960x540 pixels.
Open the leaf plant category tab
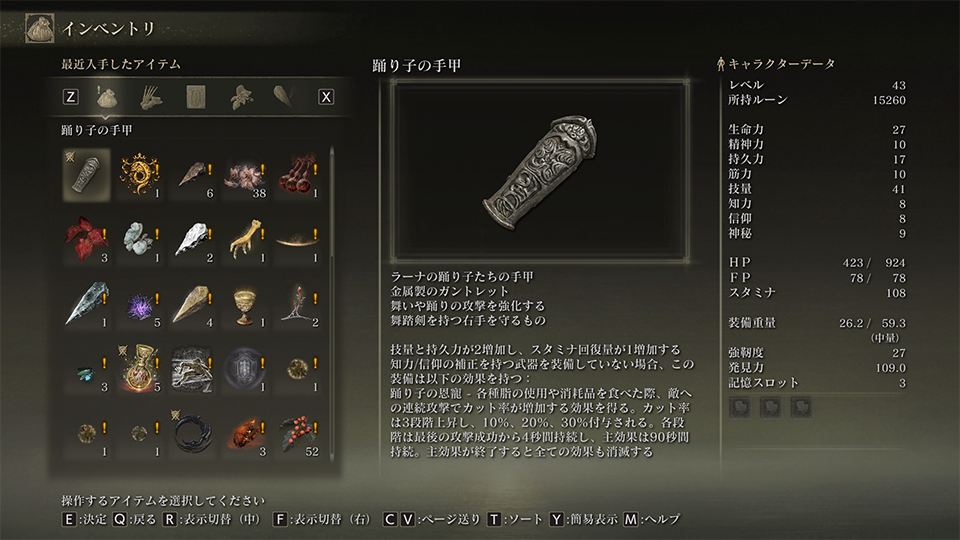[x=240, y=97]
